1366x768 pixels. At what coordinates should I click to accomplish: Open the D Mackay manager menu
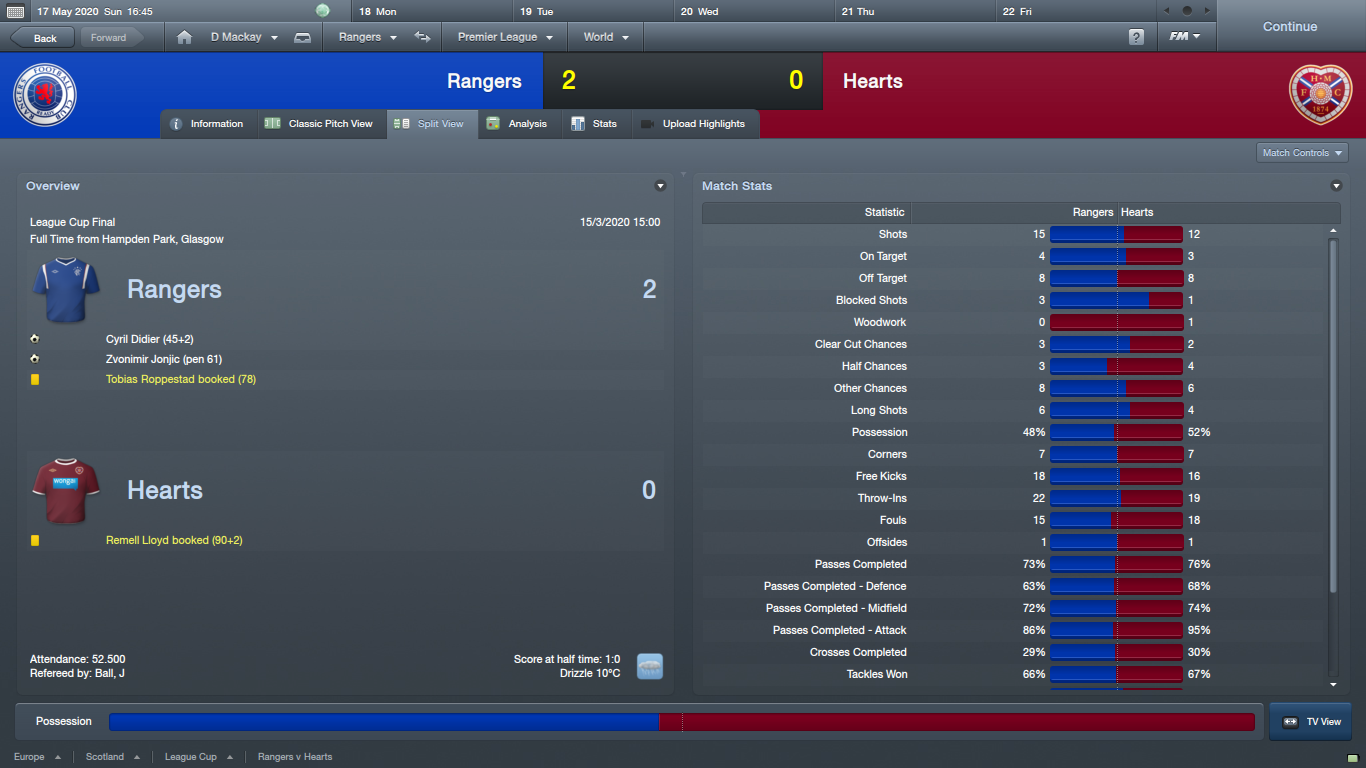(244, 37)
